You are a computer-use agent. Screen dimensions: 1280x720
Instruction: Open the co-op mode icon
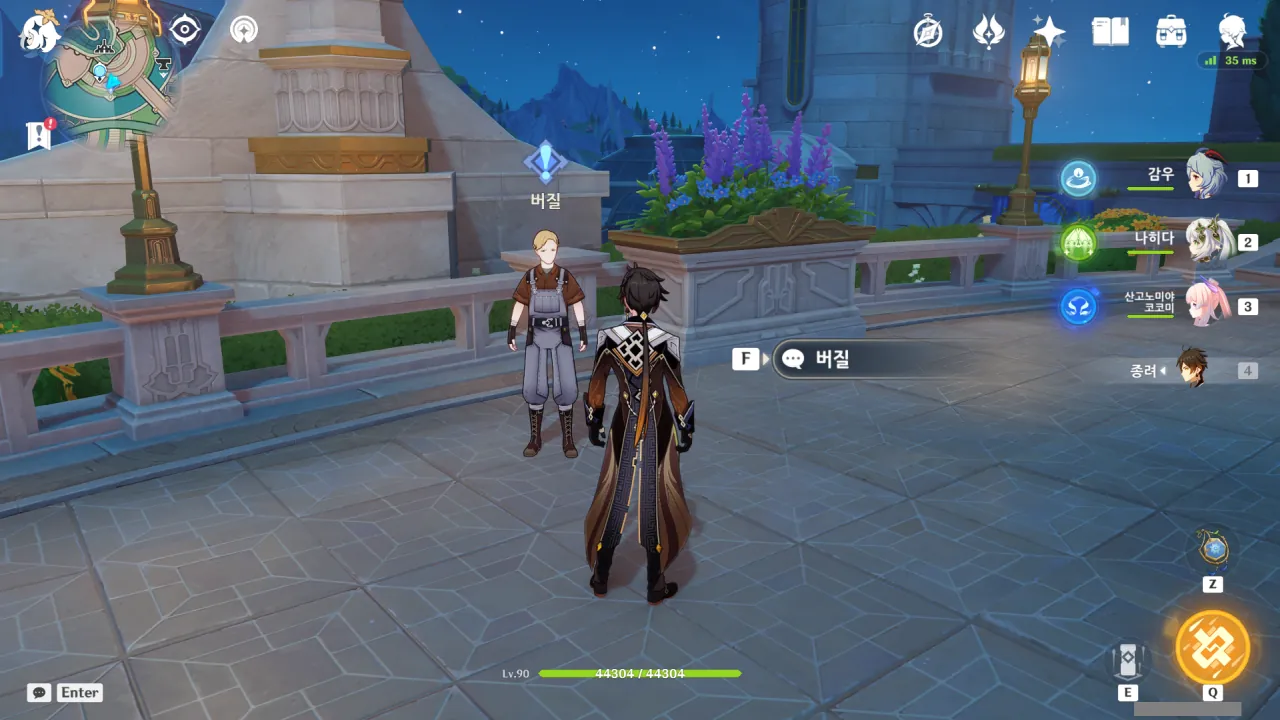pos(243,30)
